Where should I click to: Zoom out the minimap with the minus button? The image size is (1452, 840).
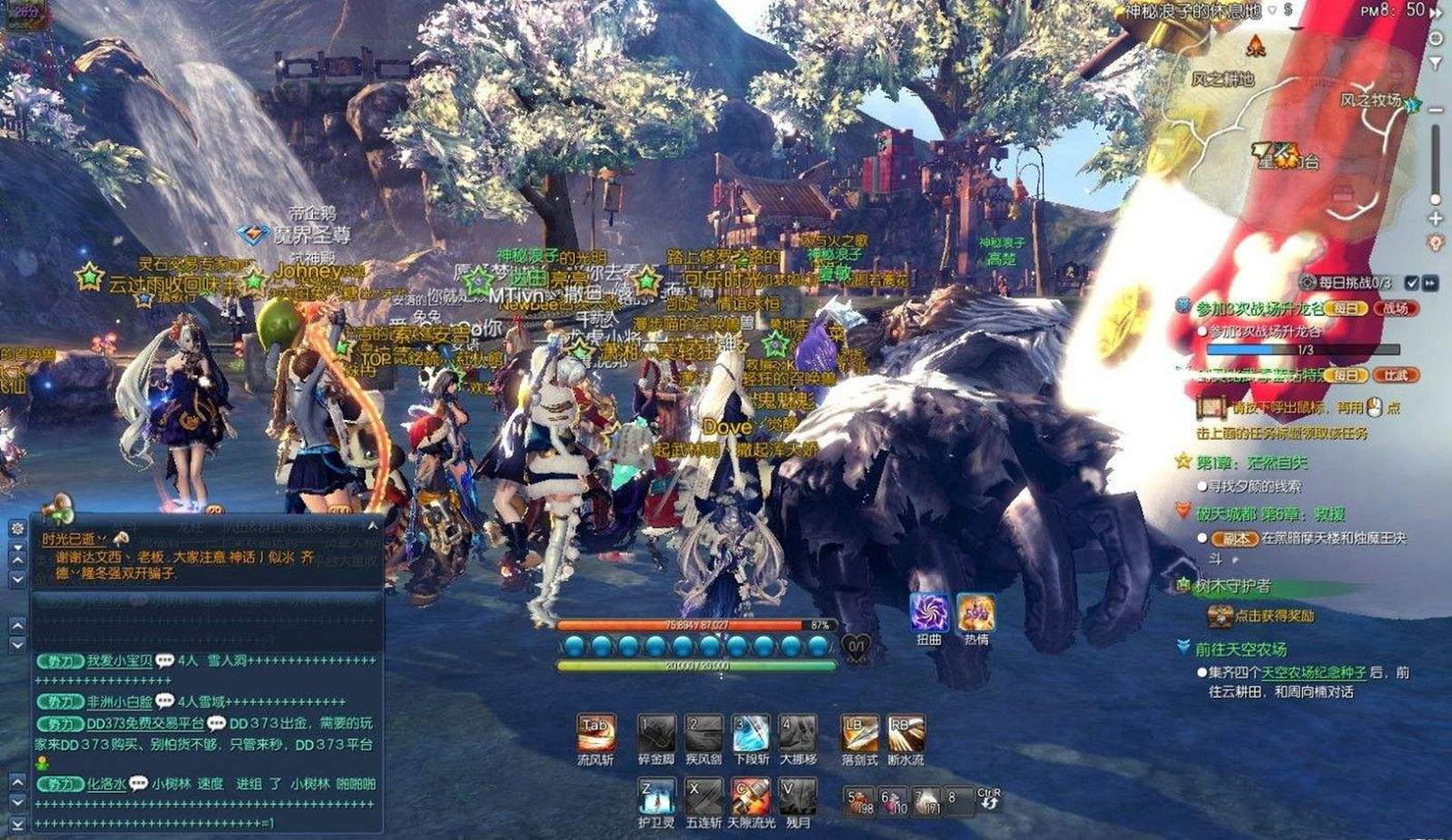click(1435, 110)
